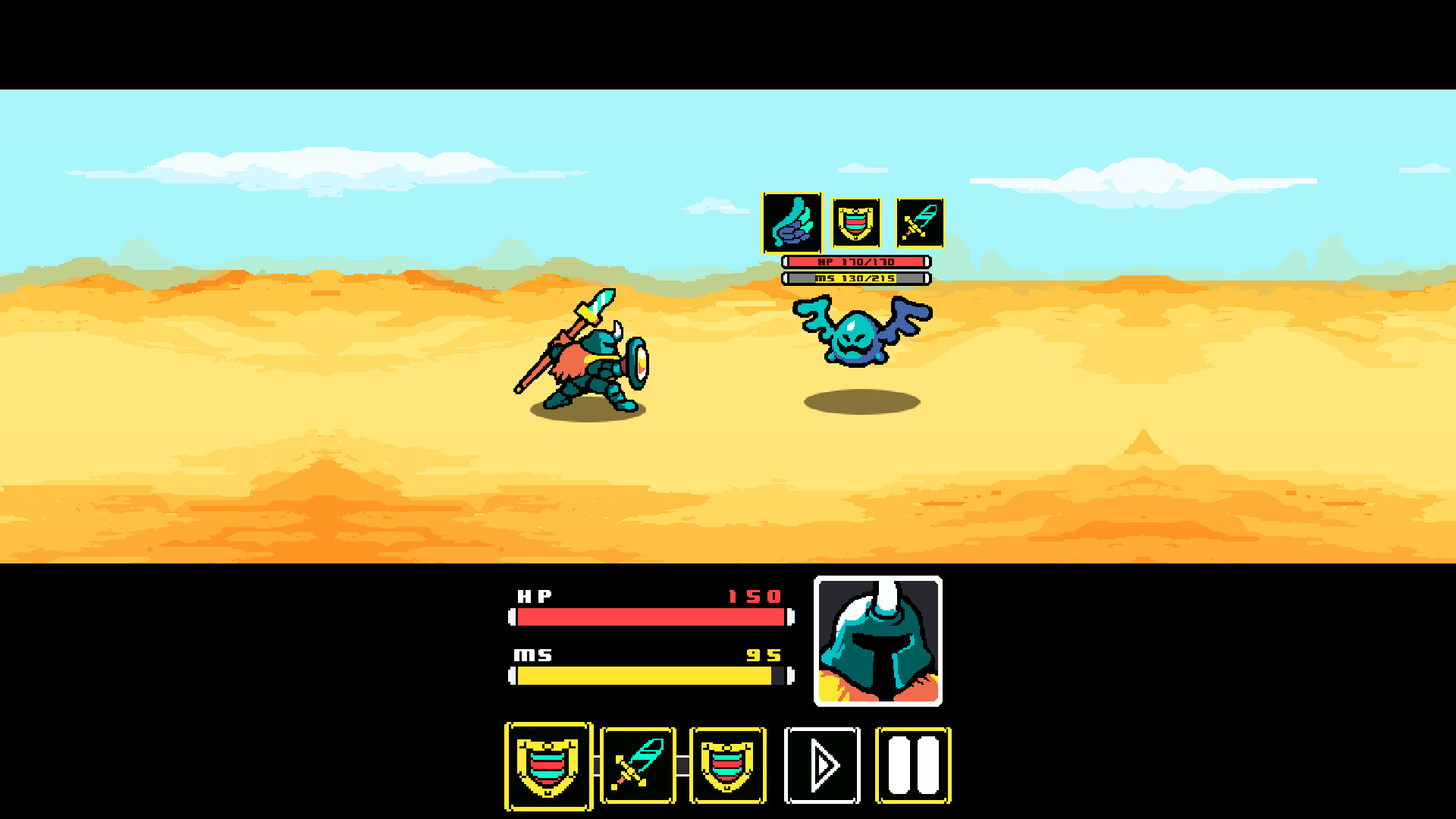The image size is (1456, 819).
Task: Pause the battle with the pause button
Action: point(912,764)
